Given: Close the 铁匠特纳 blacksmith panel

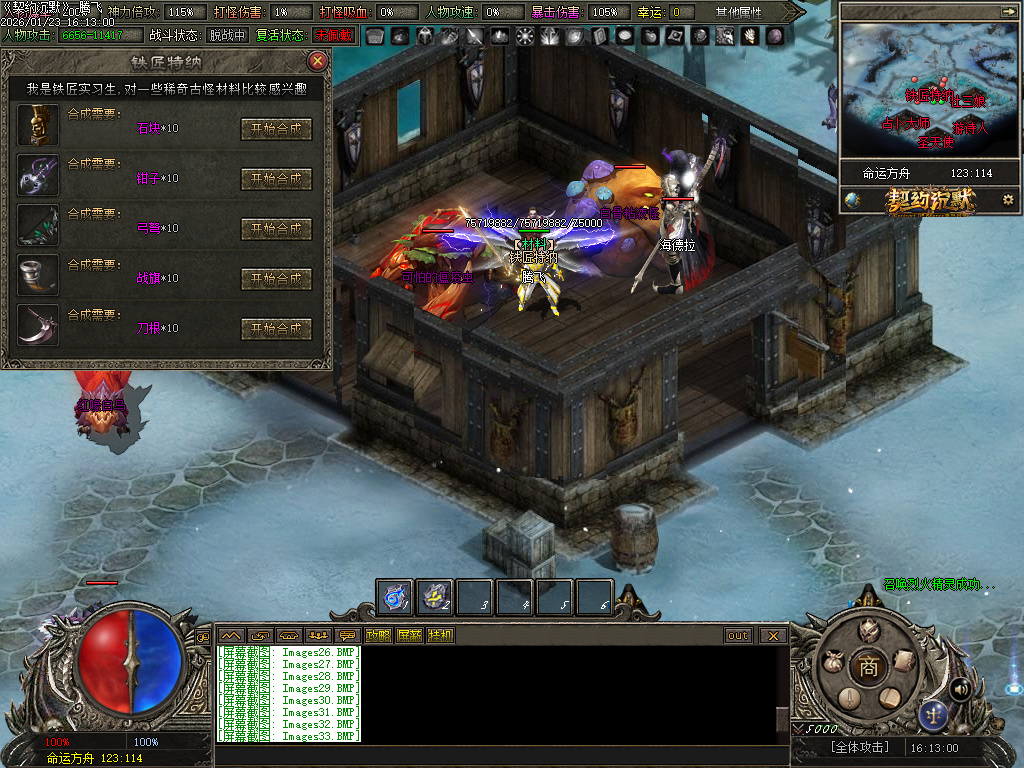Looking at the screenshot, I should click(x=318, y=61).
